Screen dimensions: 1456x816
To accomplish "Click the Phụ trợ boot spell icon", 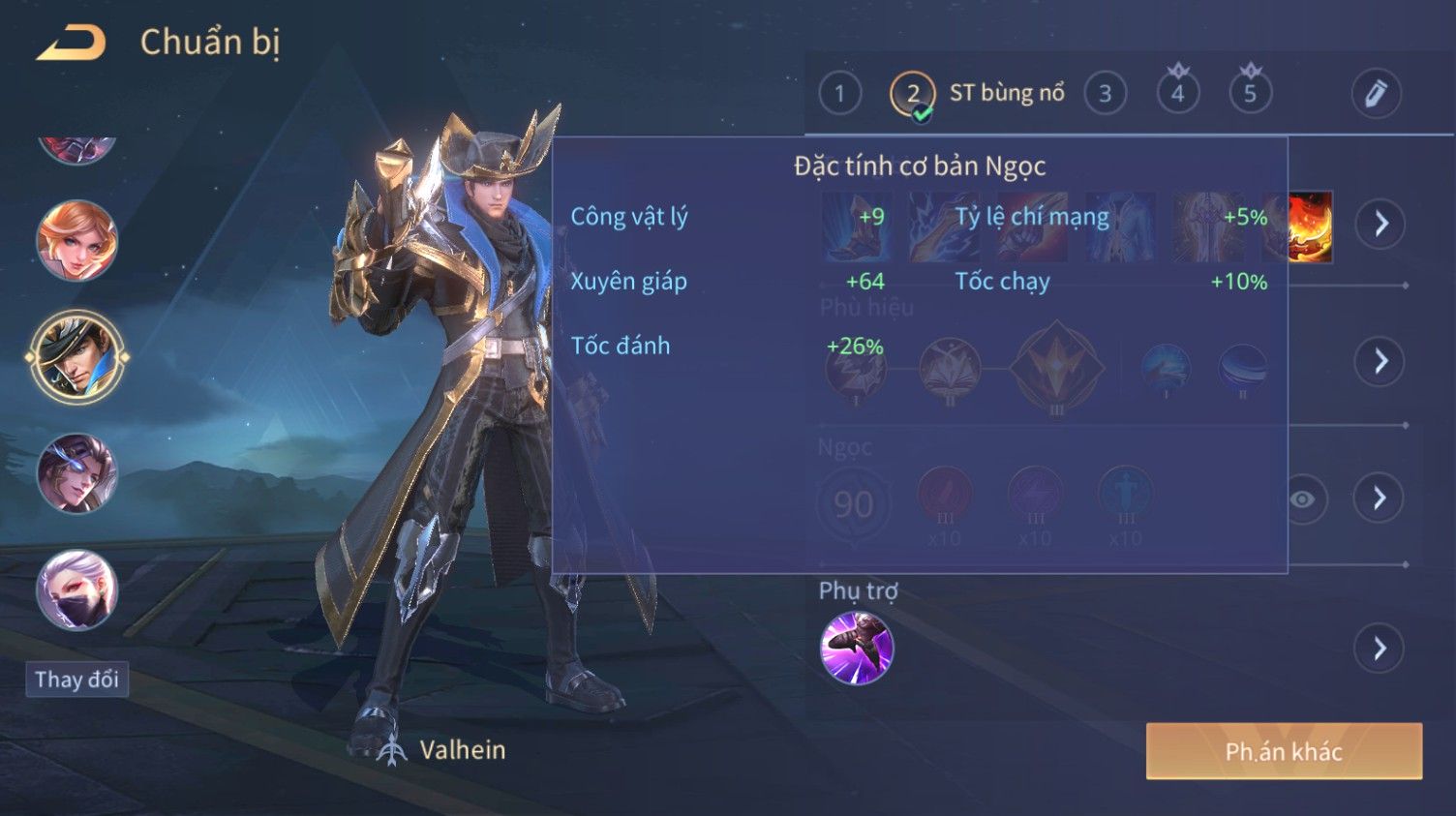I will (x=857, y=648).
